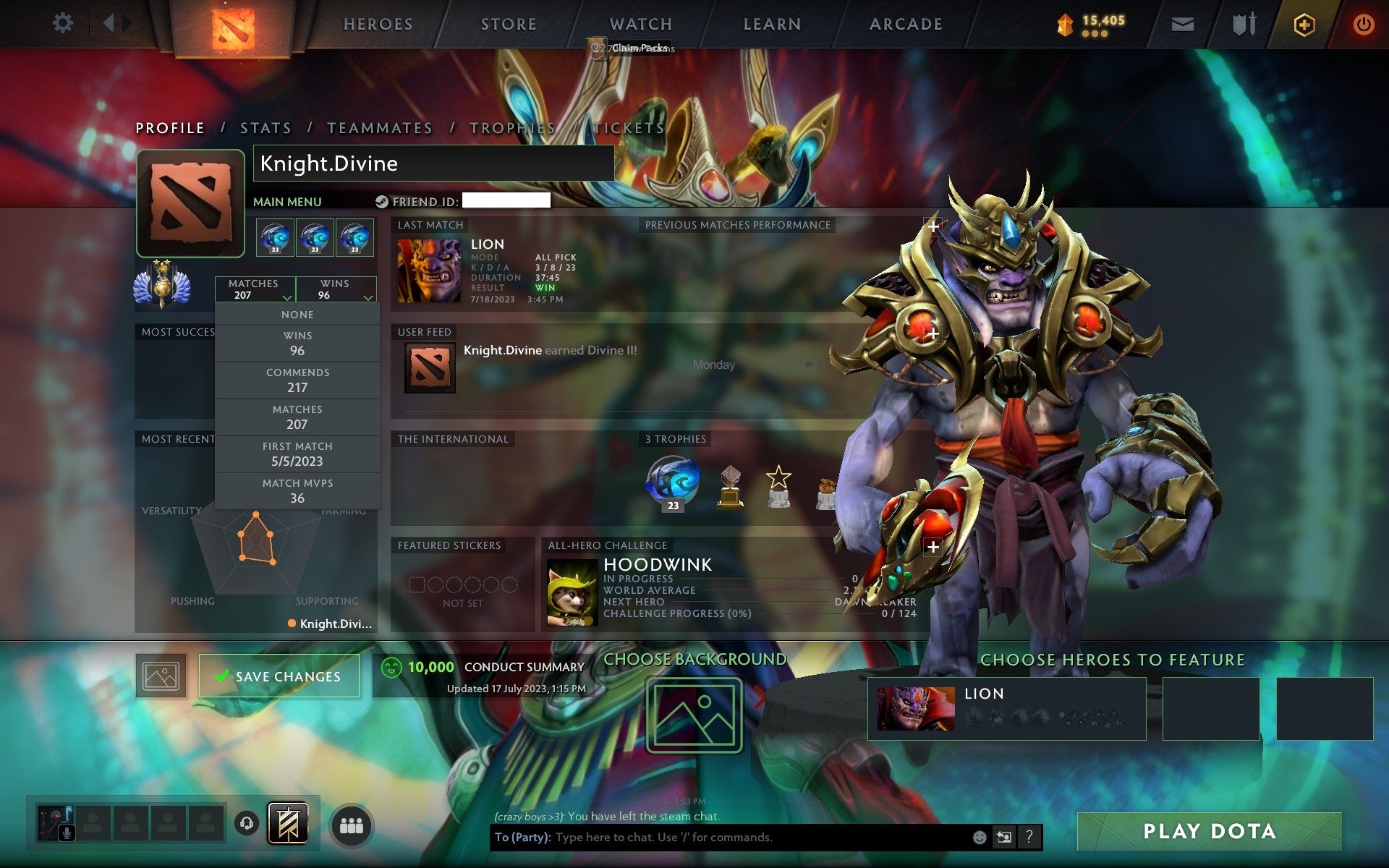
Task: Open the MATCHES stat dropdown chevron
Action: point(286,297)
